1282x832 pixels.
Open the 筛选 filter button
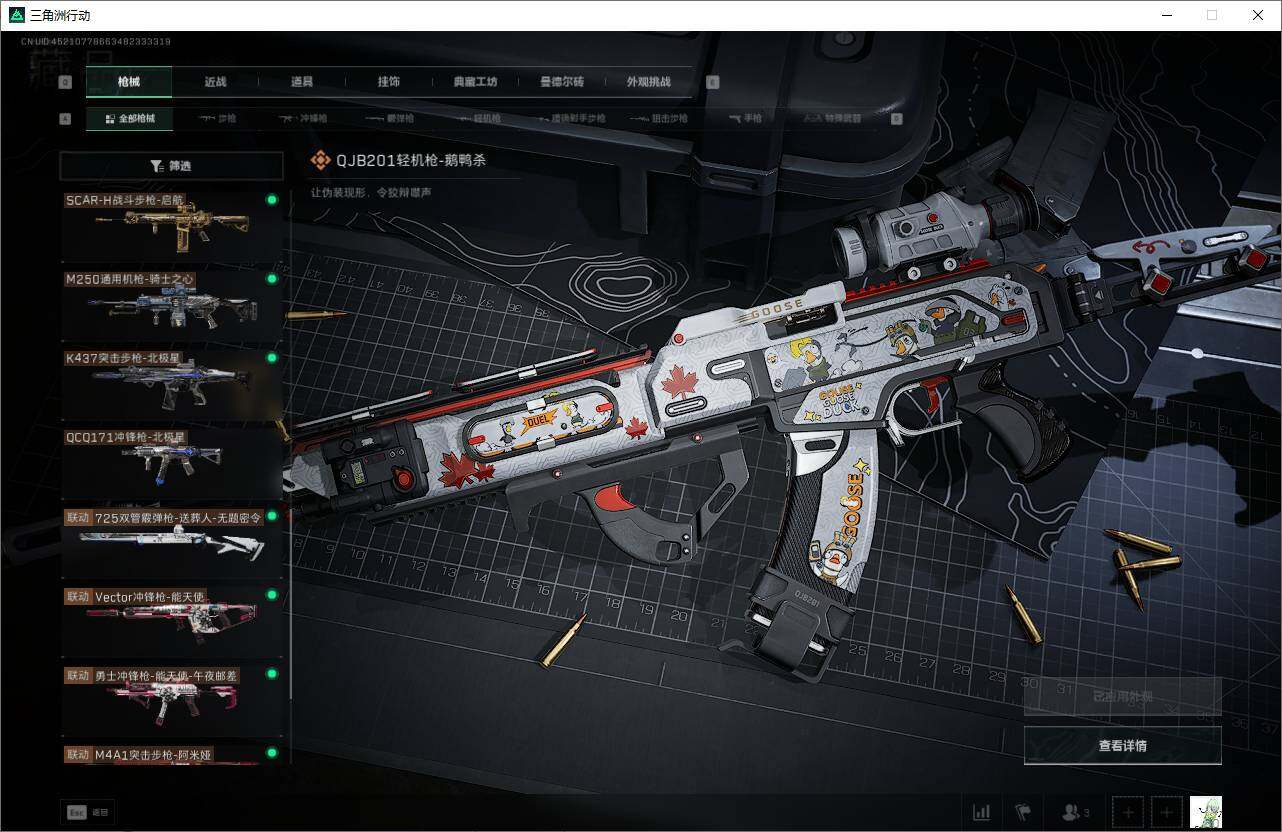tap(171, 166)
